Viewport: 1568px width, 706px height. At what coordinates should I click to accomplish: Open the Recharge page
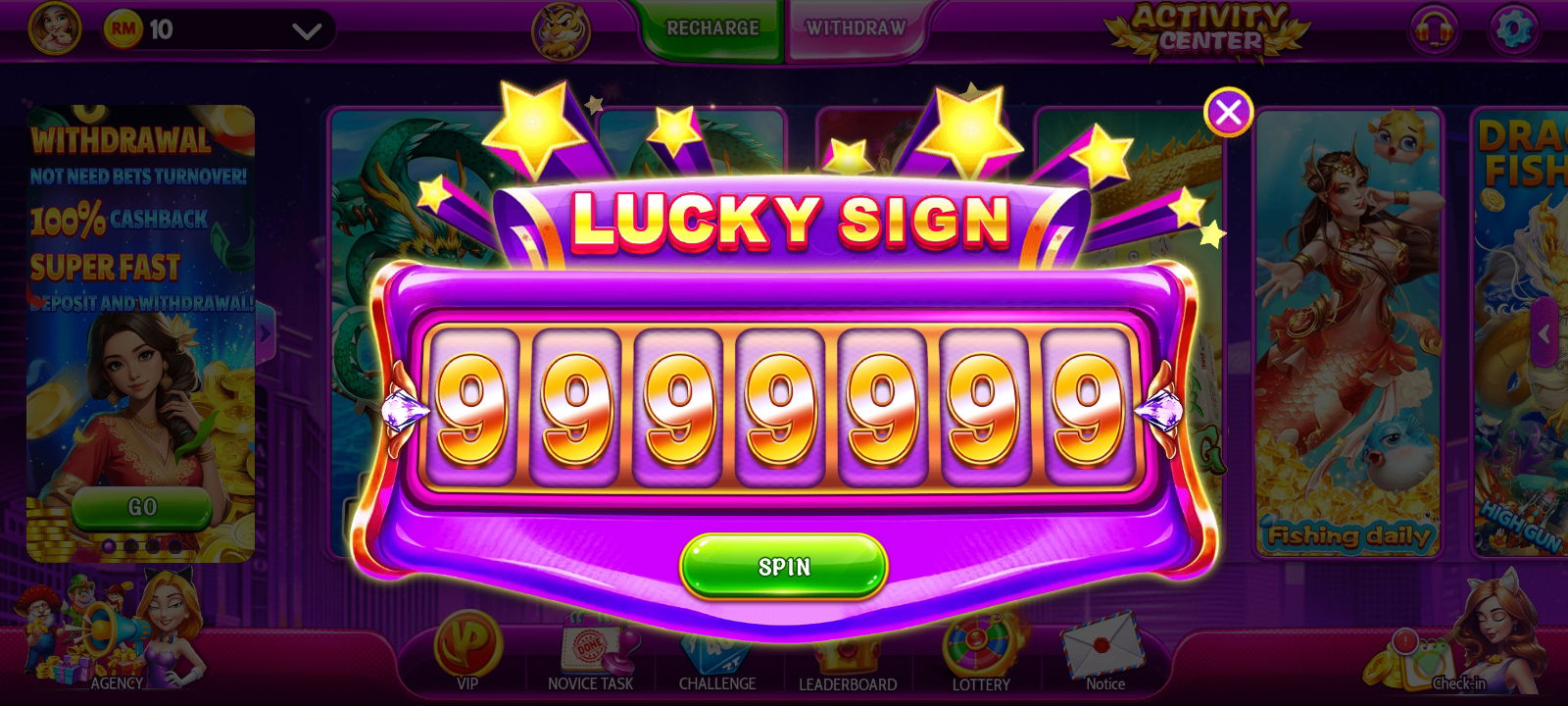tap(712, 28)
